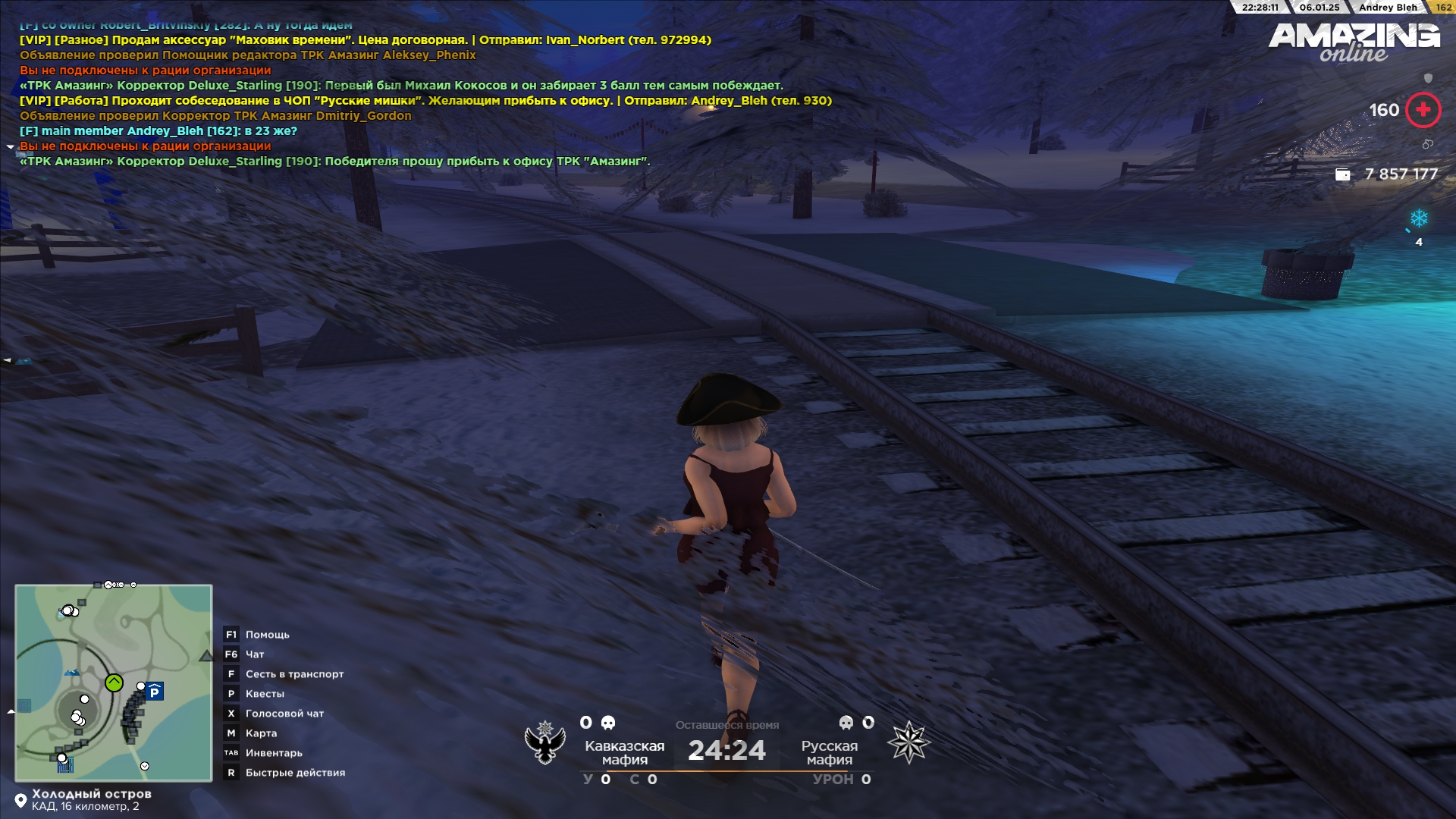Select the Маховик времени sale message in chat
The height and width of the screenshot is (819, 1456).
coord(364,40)
